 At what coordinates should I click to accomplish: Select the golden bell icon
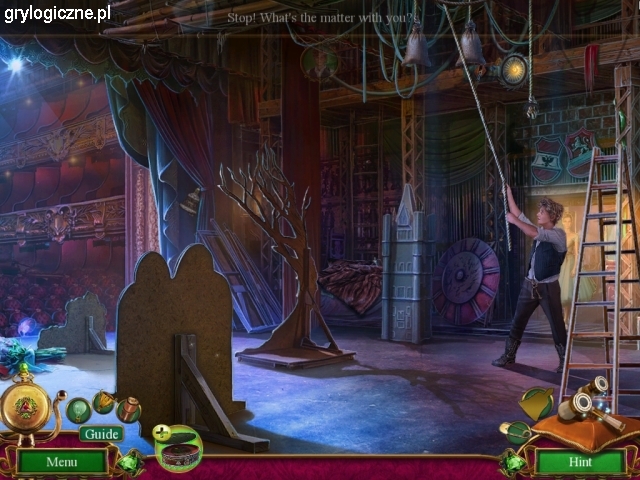point(538,402)
